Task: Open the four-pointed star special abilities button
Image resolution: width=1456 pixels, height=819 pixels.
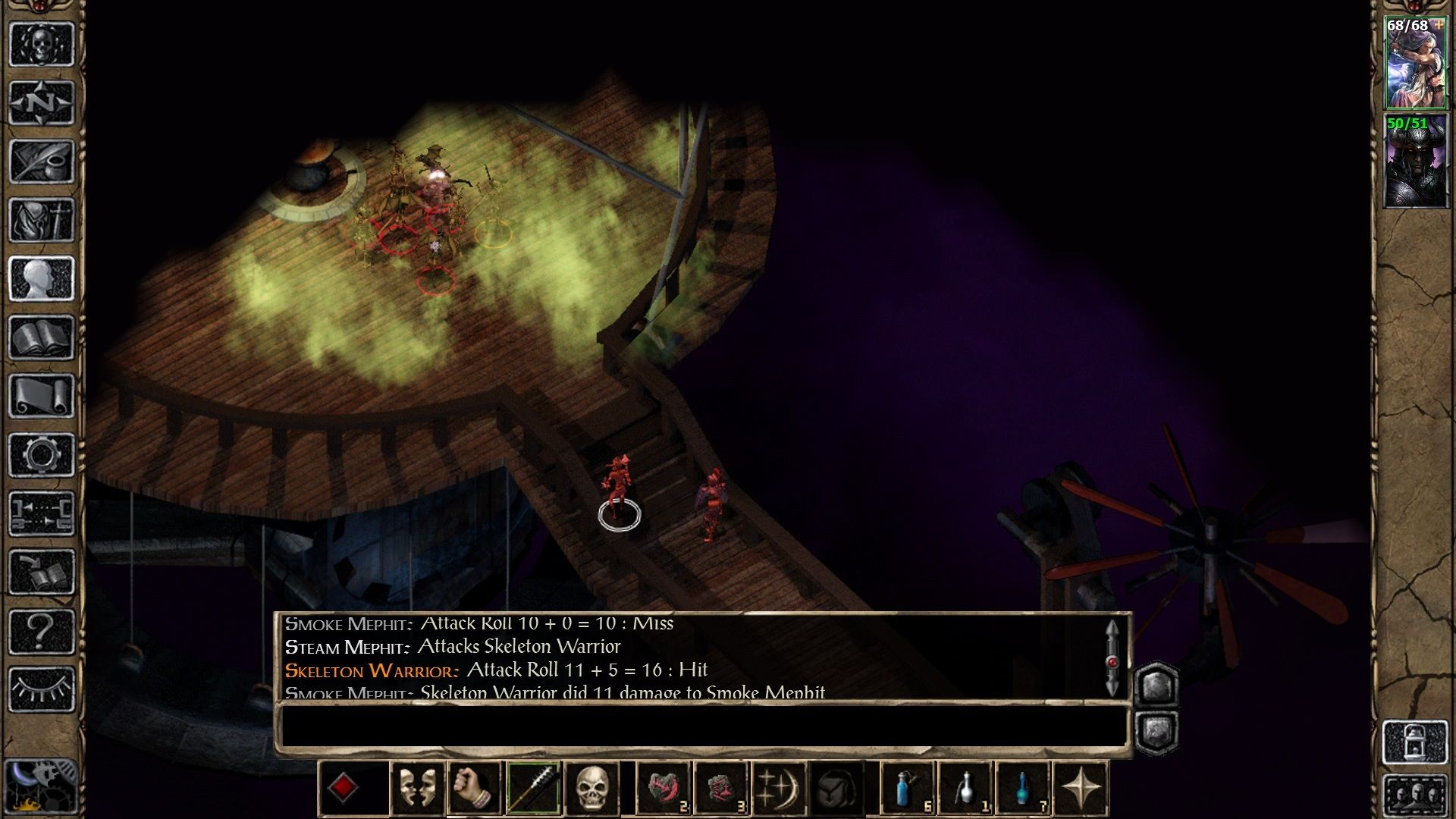Action: [x=1081, y=789]
